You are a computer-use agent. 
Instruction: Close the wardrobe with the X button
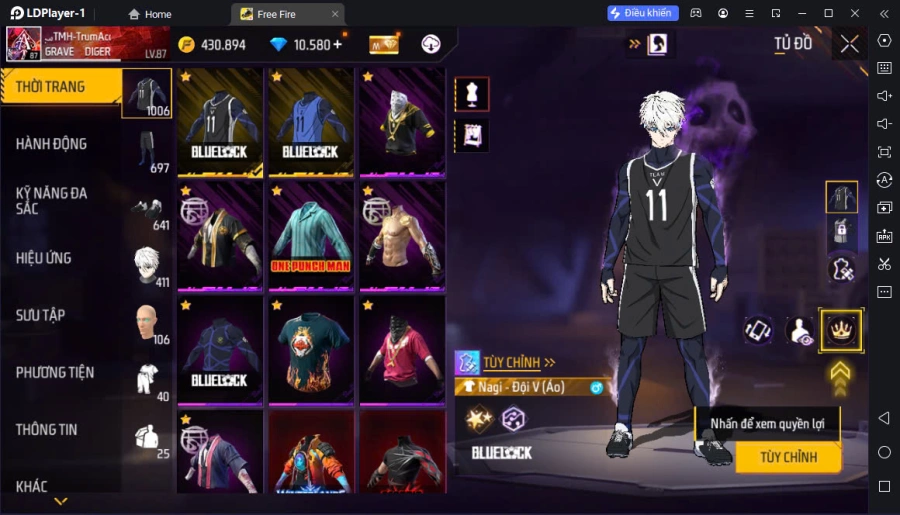tap(849, 44)
